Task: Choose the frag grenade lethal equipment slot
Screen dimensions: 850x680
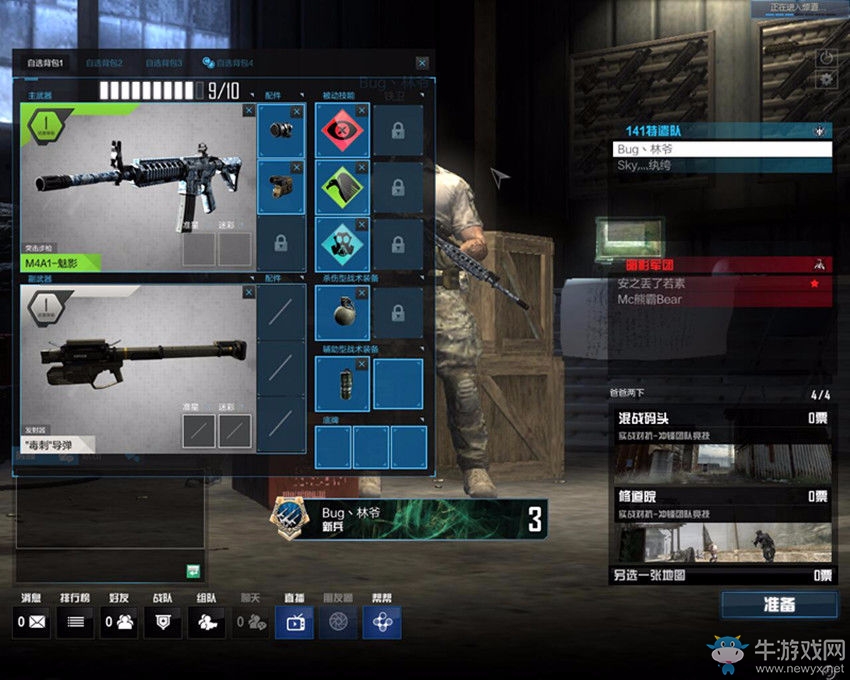Action: [342, 311]
